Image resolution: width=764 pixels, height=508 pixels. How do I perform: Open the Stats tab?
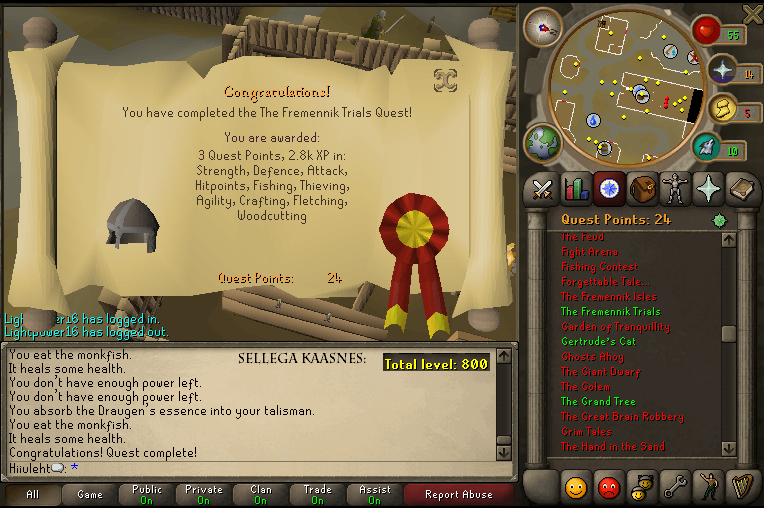[x=575, y=187]
